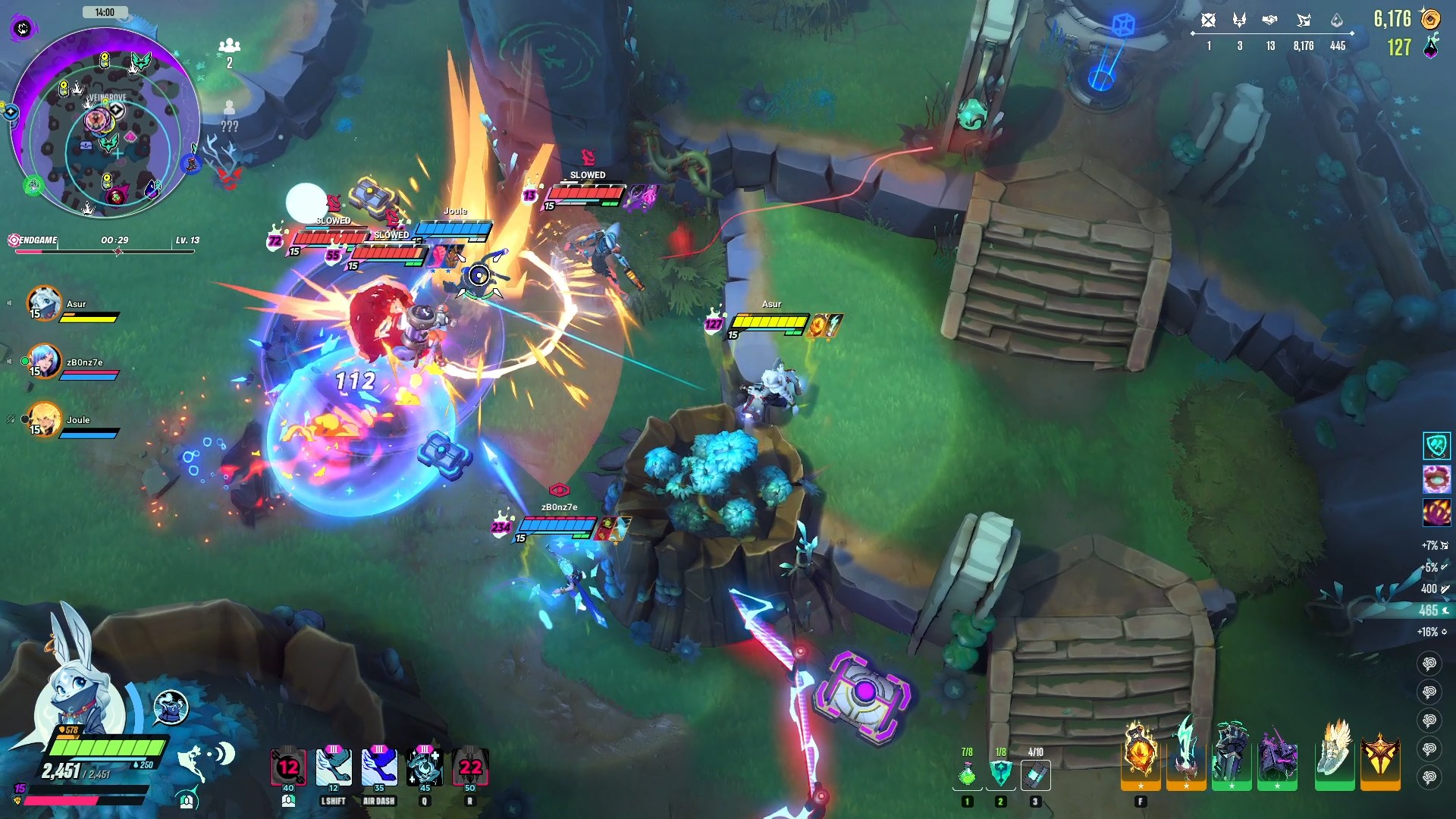This screenshot has width=1456, height=819.
Task: Activate the LShift winged kick ability
Action: pos(334,767)
